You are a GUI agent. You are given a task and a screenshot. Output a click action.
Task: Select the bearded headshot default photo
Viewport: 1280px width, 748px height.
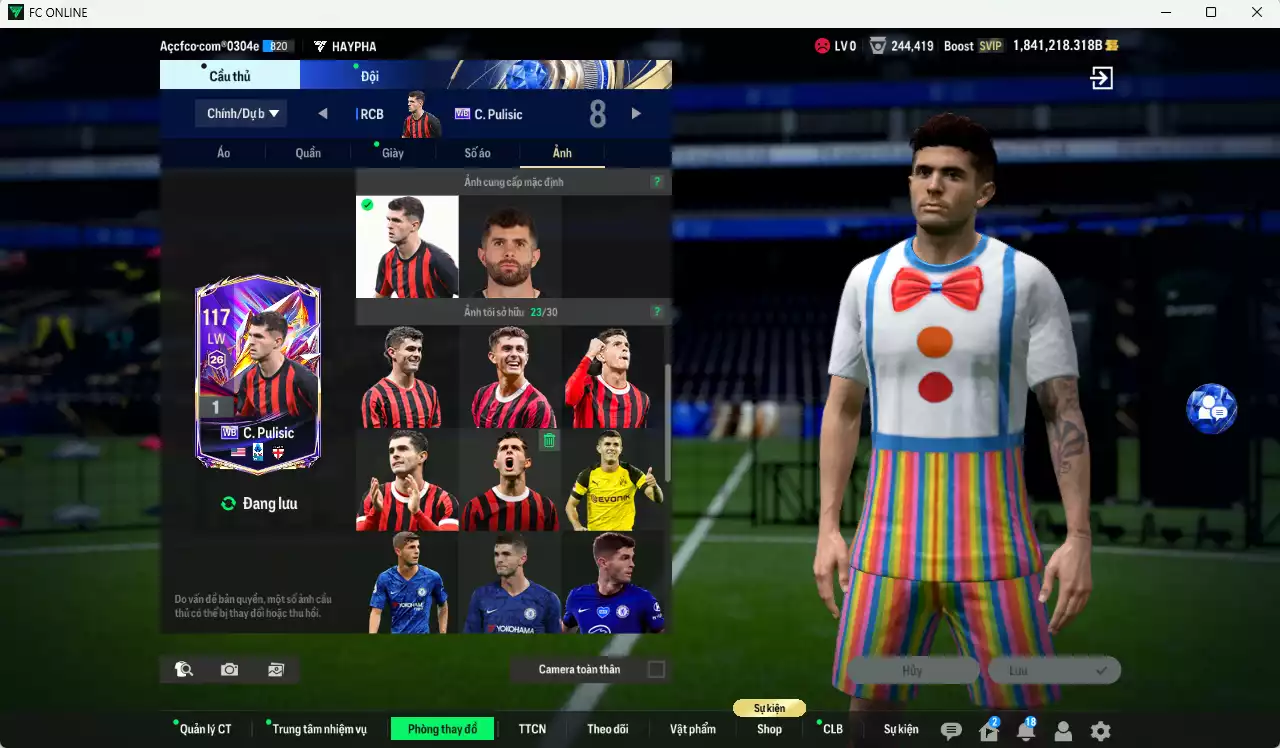[510, 247]
